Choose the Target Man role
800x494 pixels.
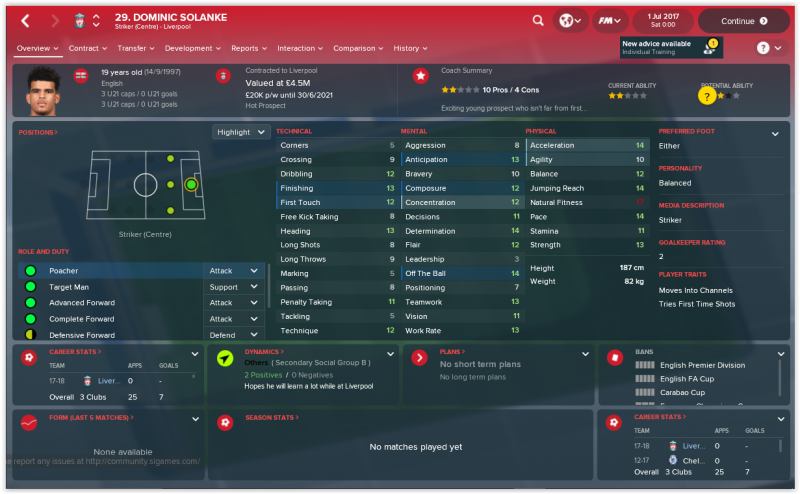pyautogui.click(x=110, y=287)
